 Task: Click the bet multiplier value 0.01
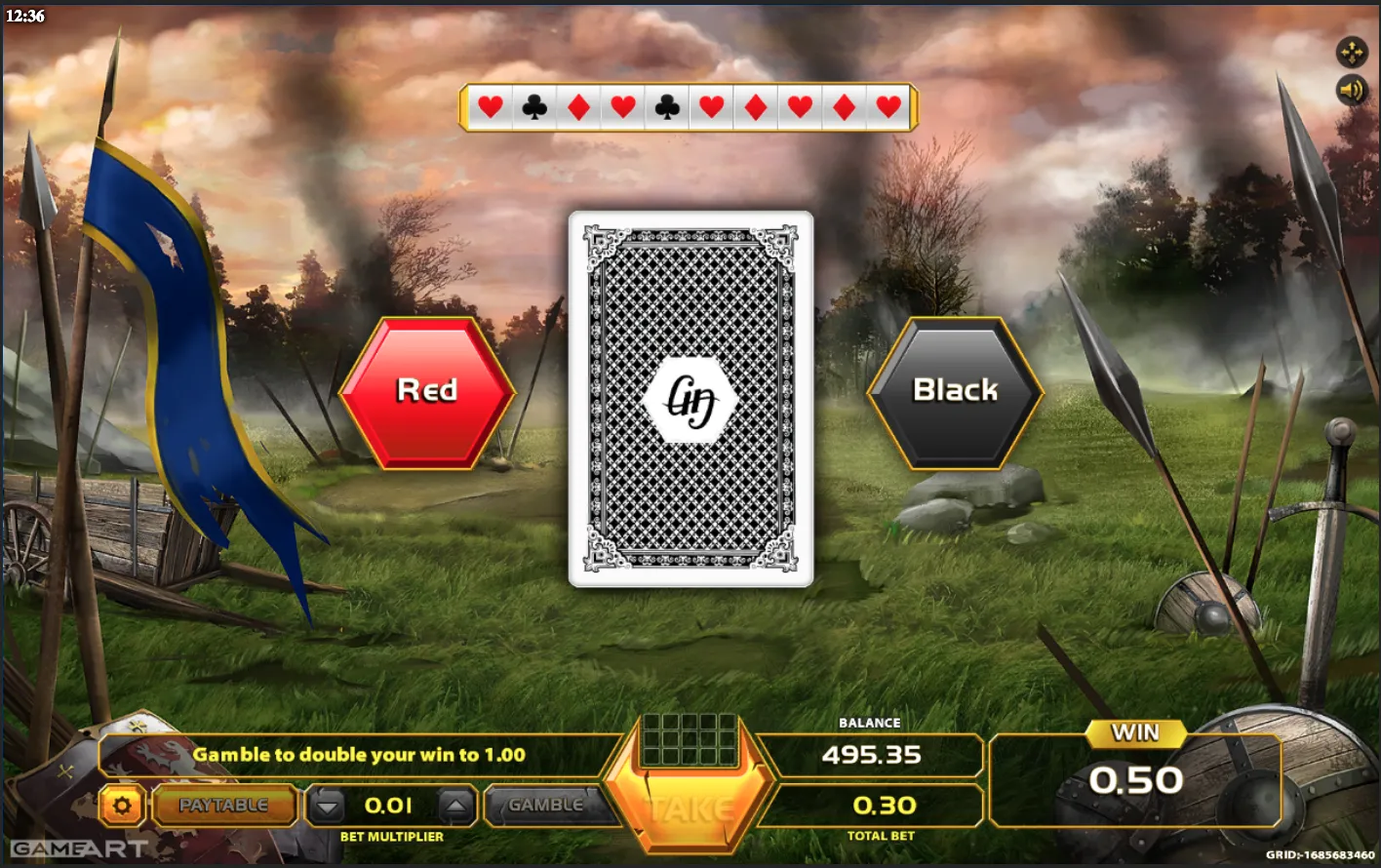click(x=388, y=807)
